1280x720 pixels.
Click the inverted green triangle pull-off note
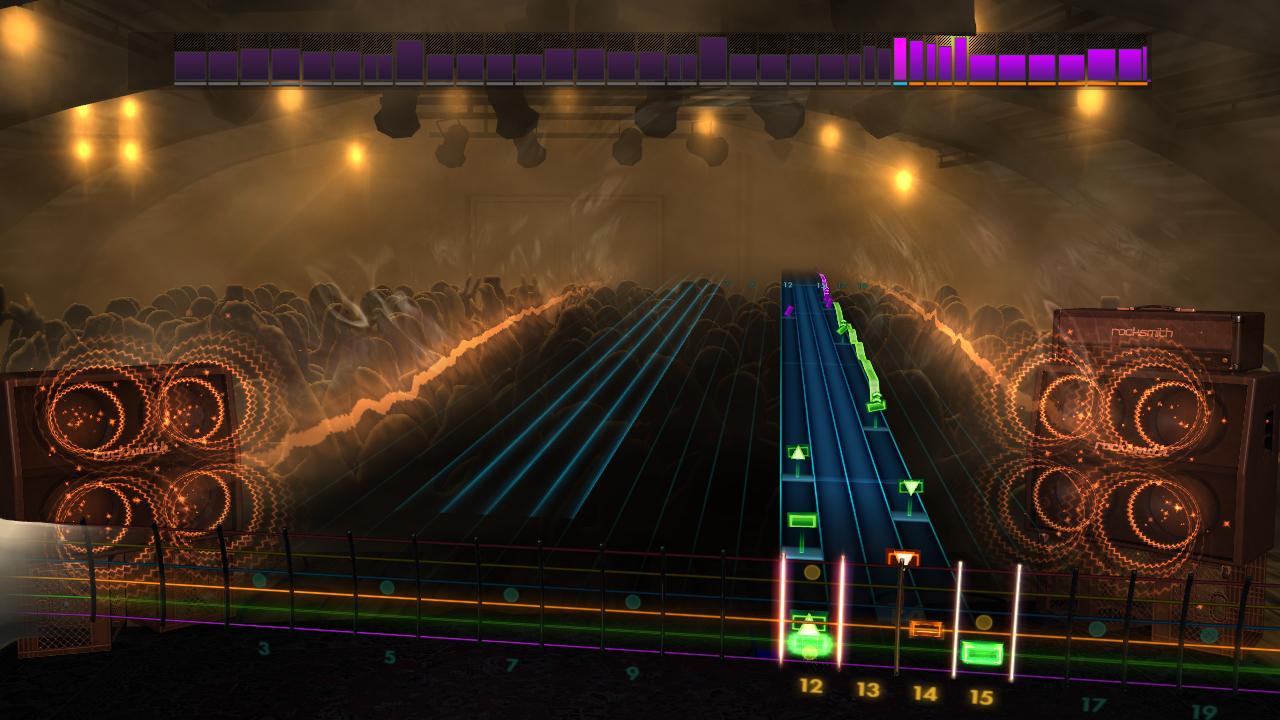(910, 487)
